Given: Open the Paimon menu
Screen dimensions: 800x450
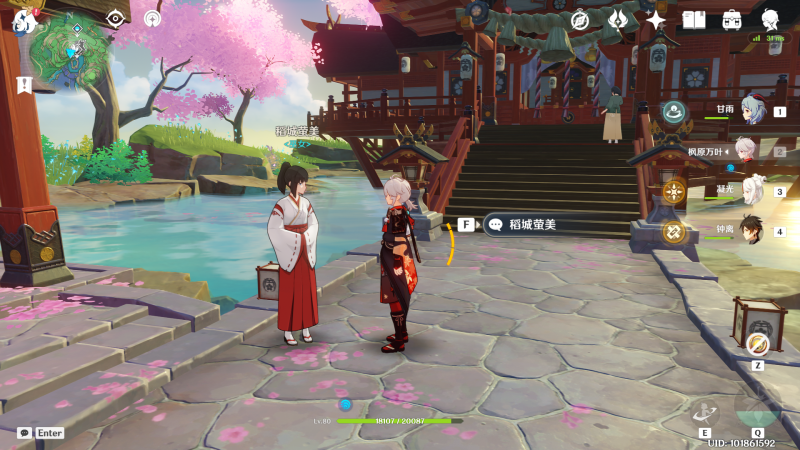Looking at the screenshot, I should pyautogui.click(x=24, y=19).
